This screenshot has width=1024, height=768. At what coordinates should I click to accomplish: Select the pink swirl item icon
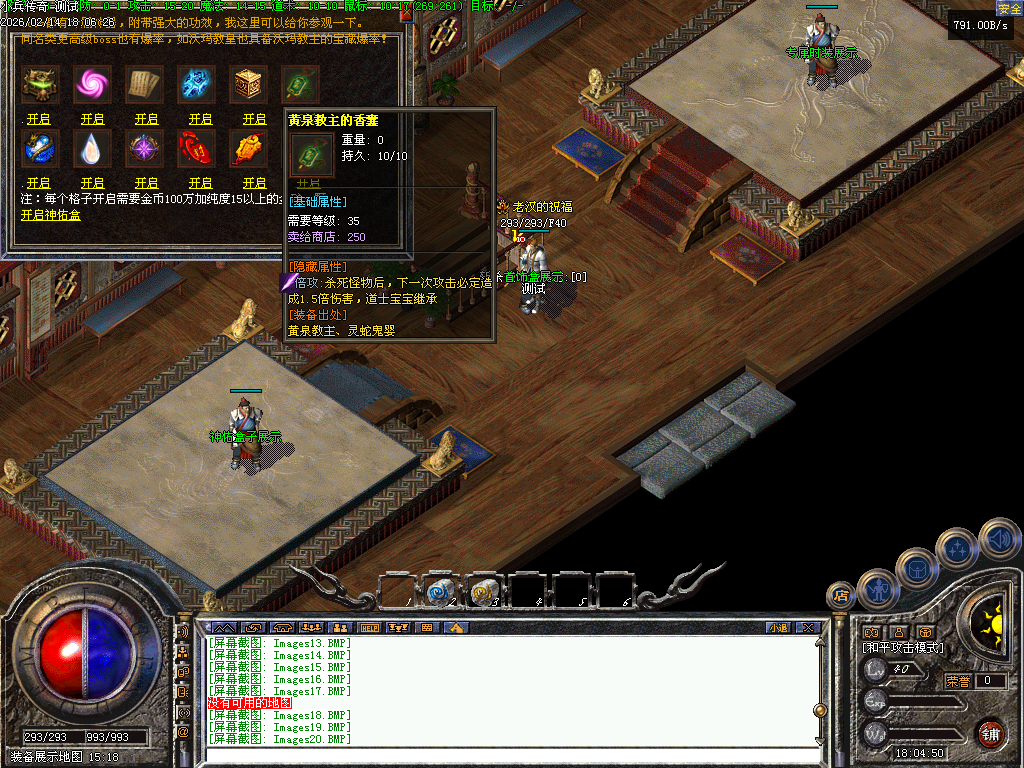(93, 85)
